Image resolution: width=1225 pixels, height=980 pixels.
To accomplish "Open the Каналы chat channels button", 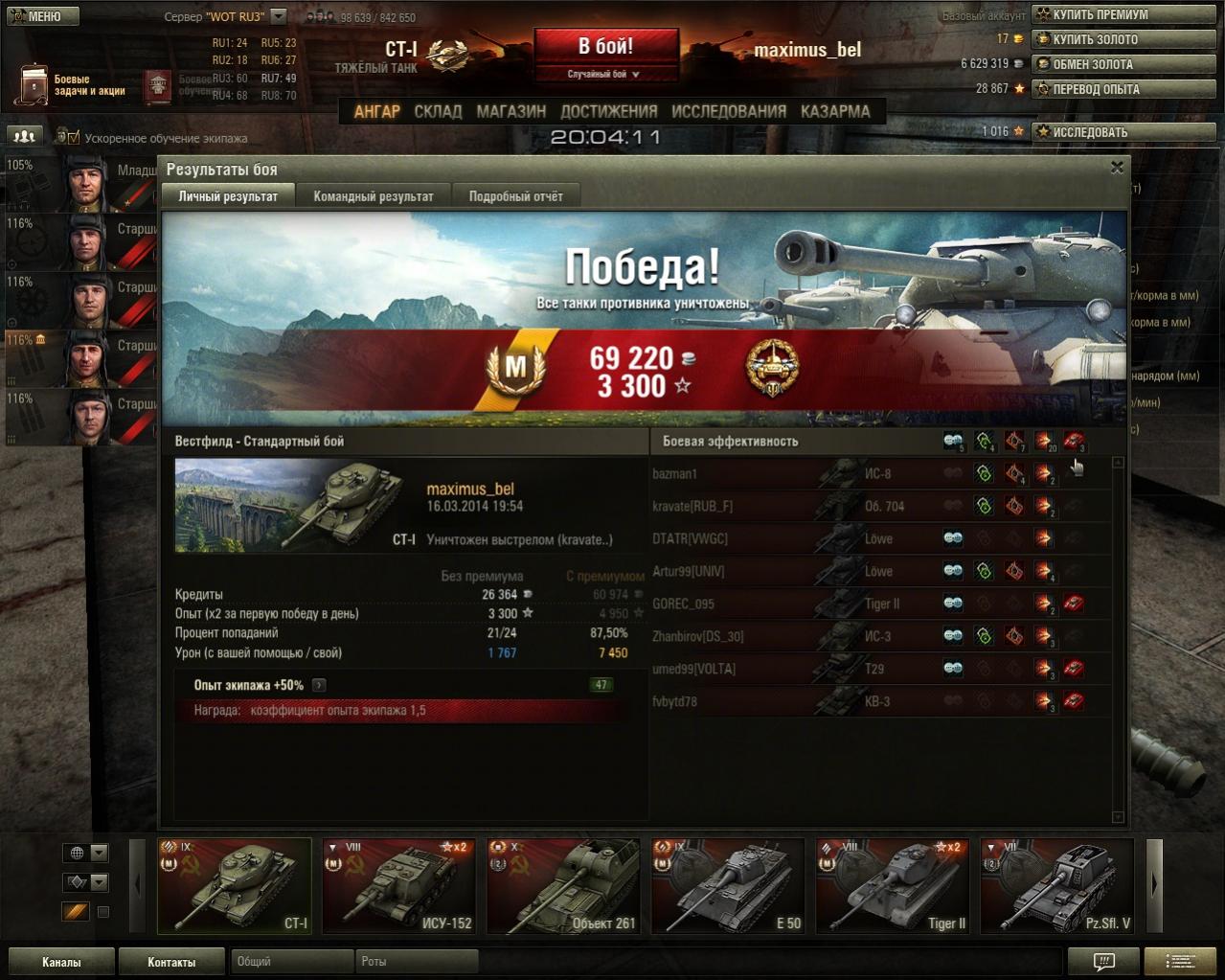I will coord(61,962).
